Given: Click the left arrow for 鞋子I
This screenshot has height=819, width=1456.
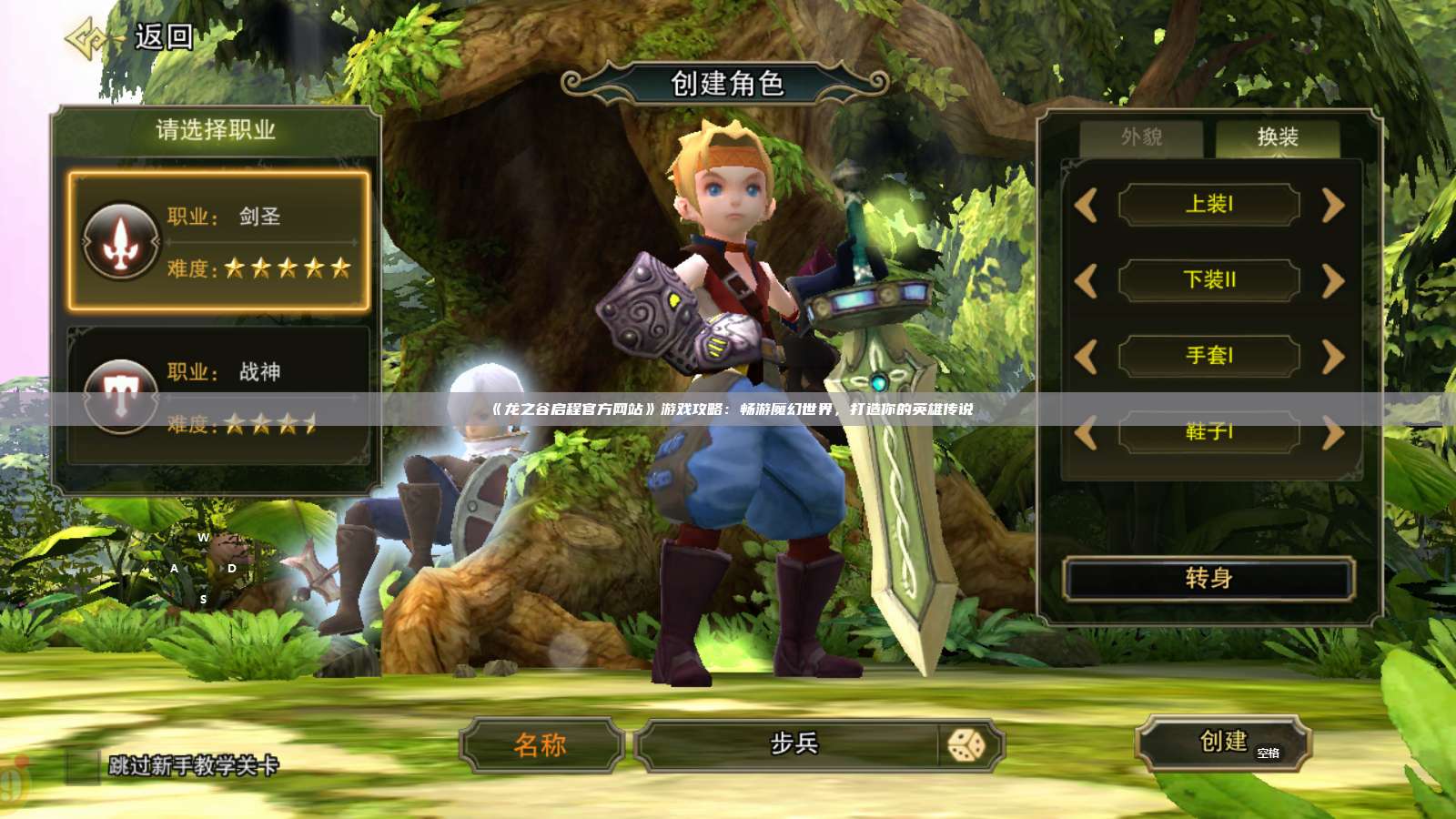Looking at the screenshot, I should 1088,432.
